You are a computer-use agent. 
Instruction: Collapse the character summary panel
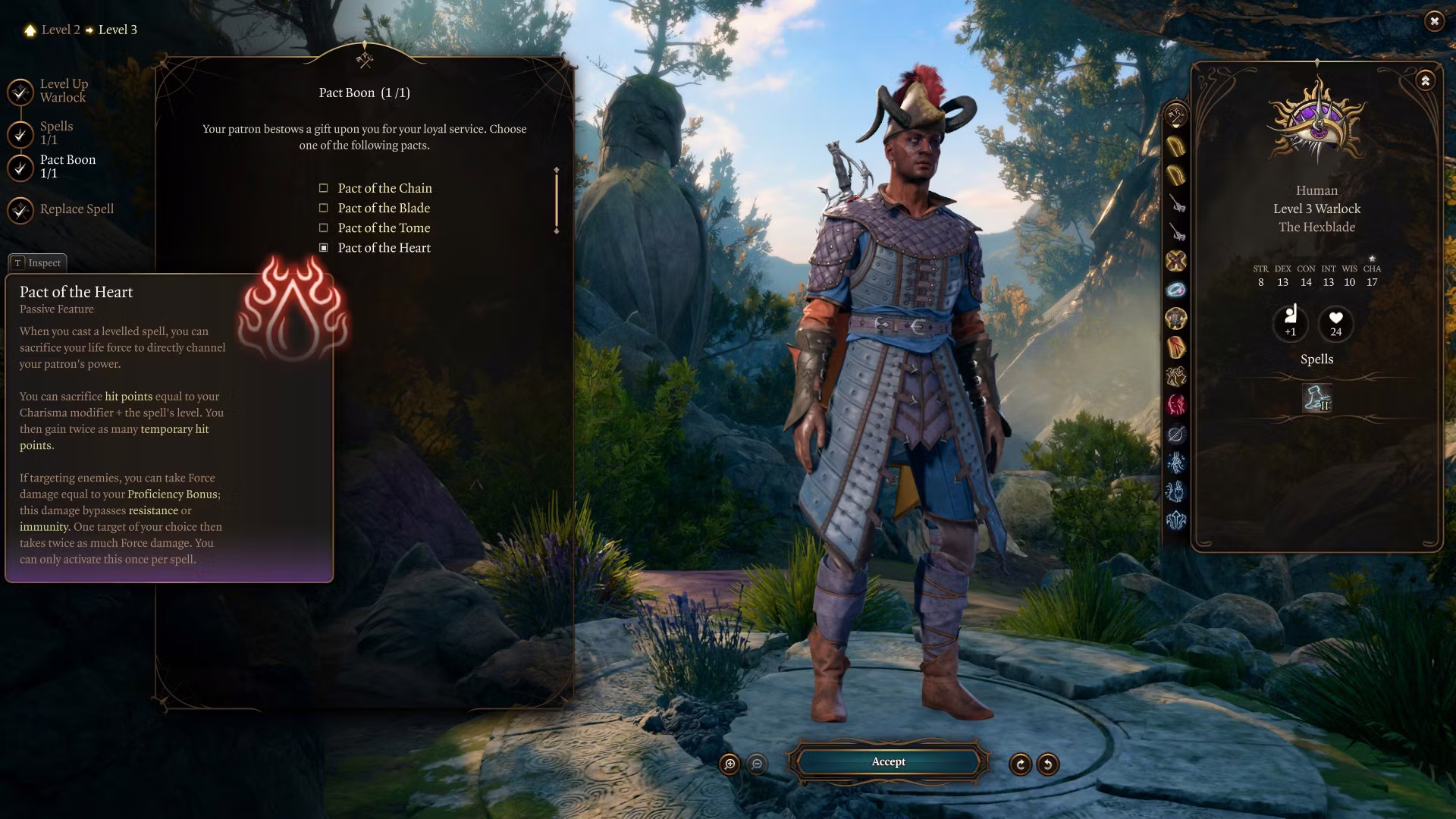point(1426,80)
